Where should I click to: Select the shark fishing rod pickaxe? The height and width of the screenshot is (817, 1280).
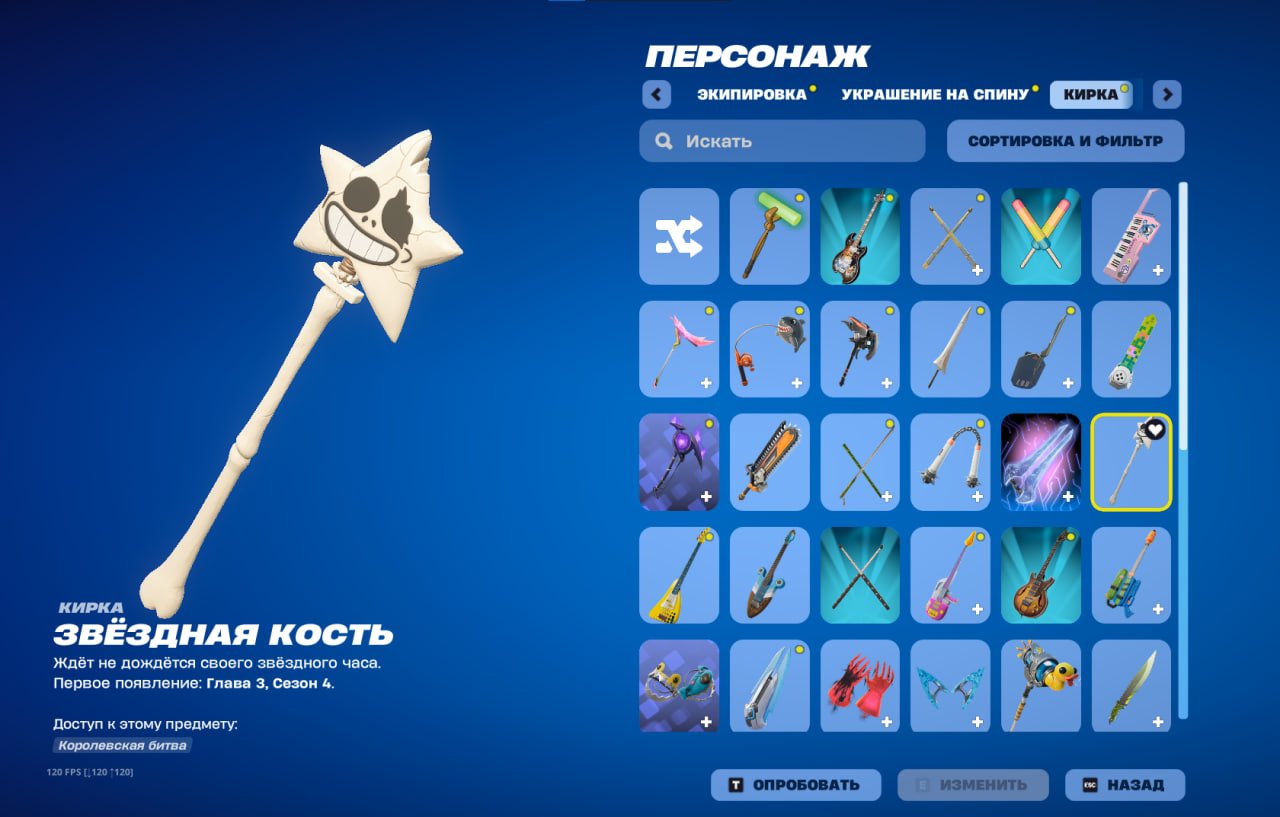tap(769, 349)
